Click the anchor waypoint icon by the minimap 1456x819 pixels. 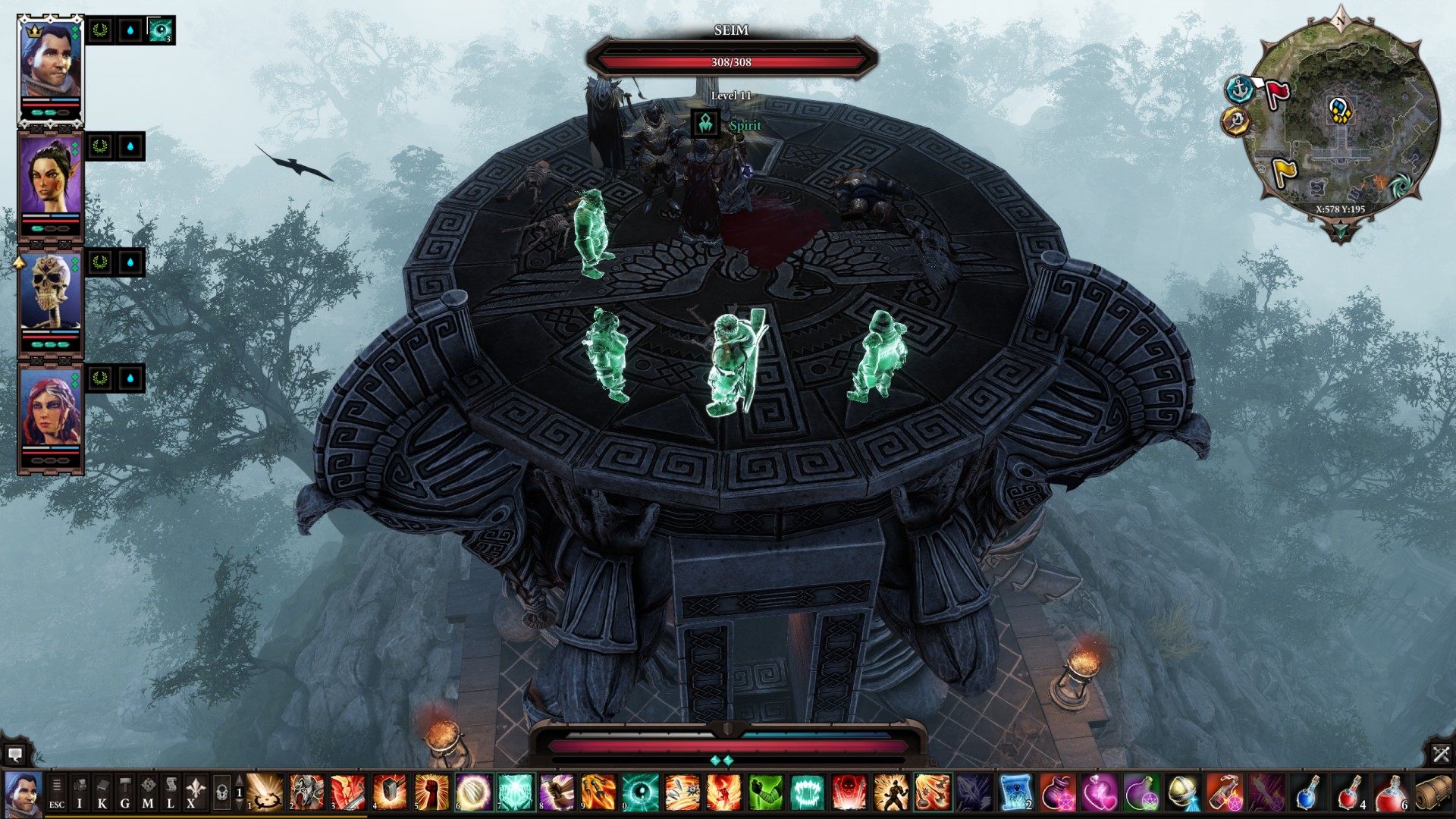click(x=1239, y=89)
